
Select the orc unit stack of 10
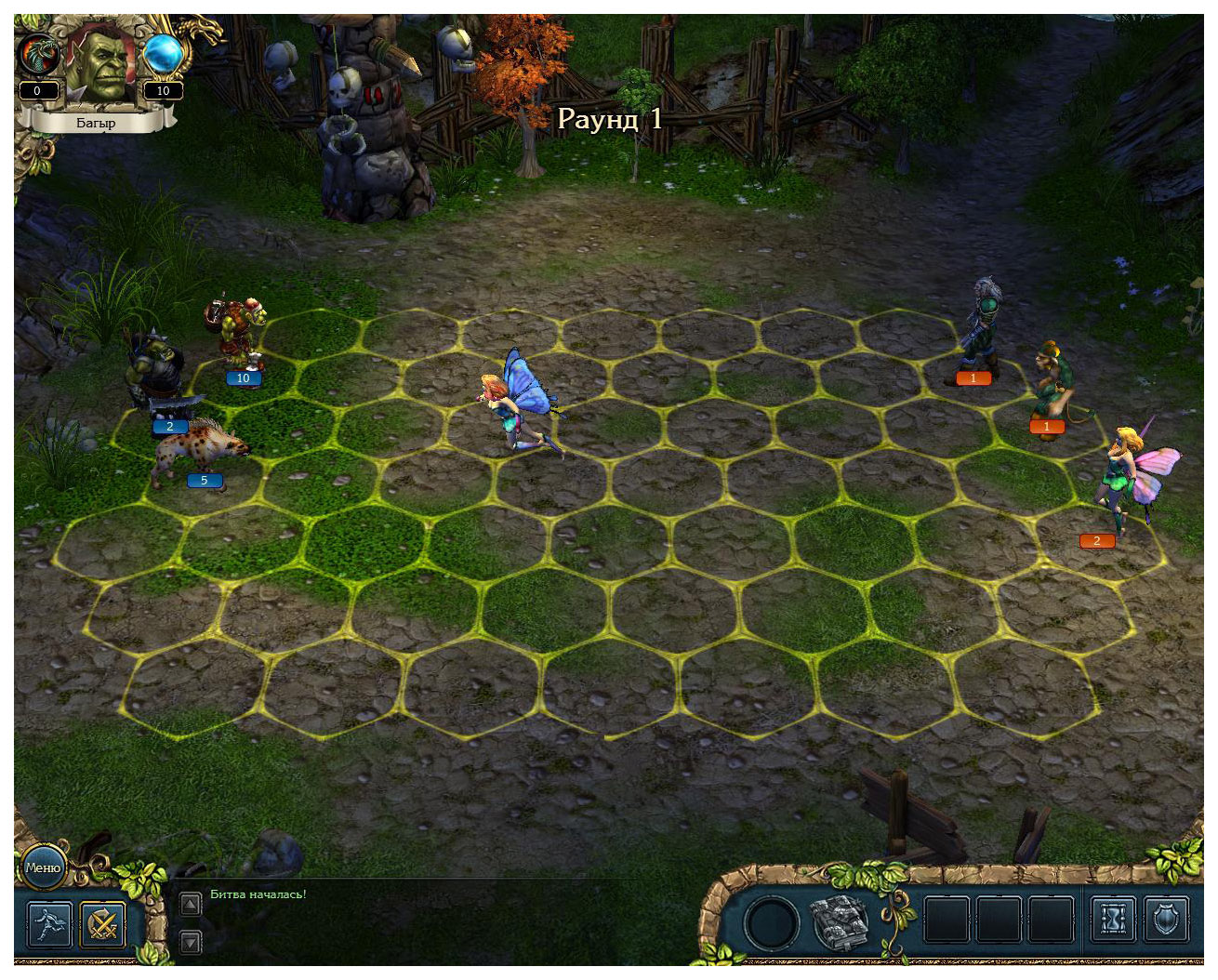pyautogui.click(x=238, y=334)
